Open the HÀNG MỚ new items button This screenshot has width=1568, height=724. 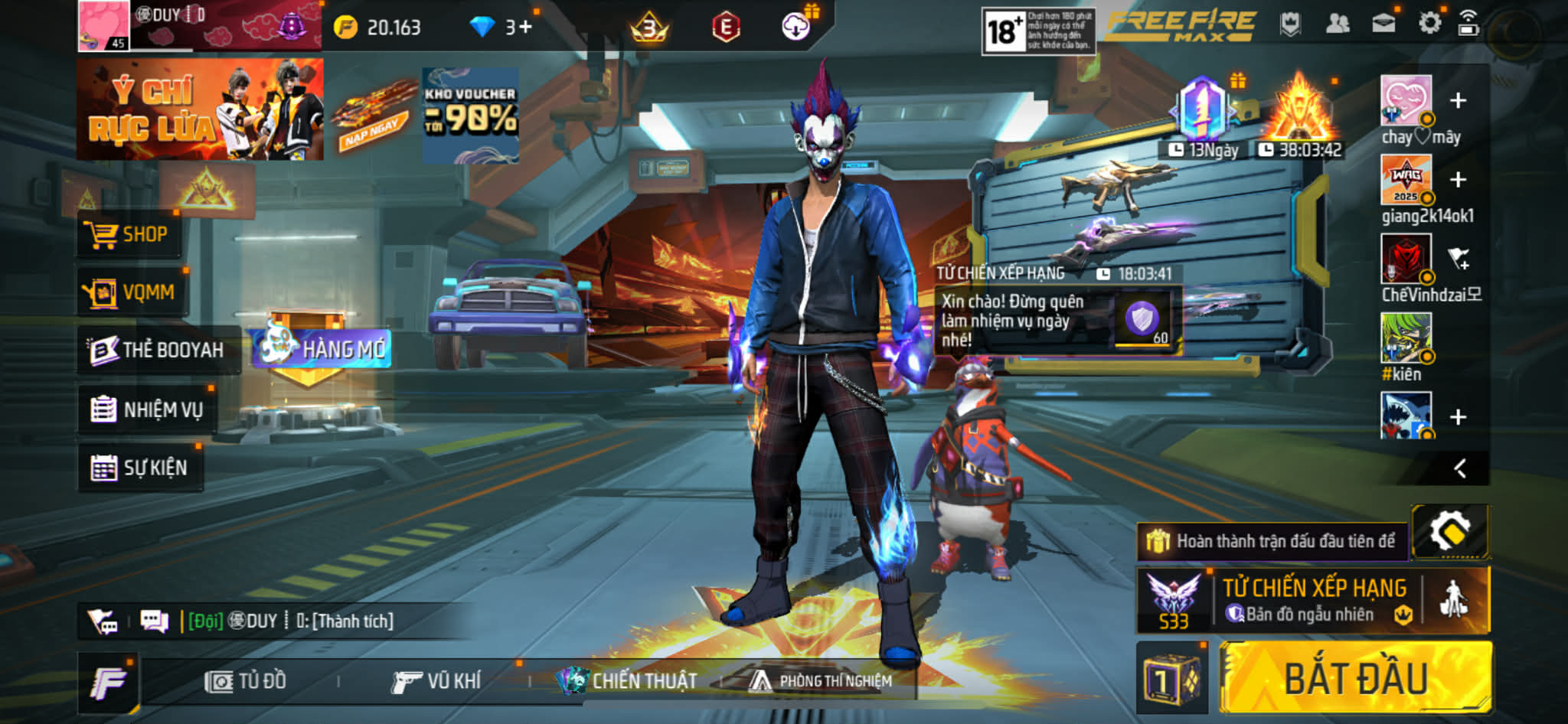tap(323, 349)
